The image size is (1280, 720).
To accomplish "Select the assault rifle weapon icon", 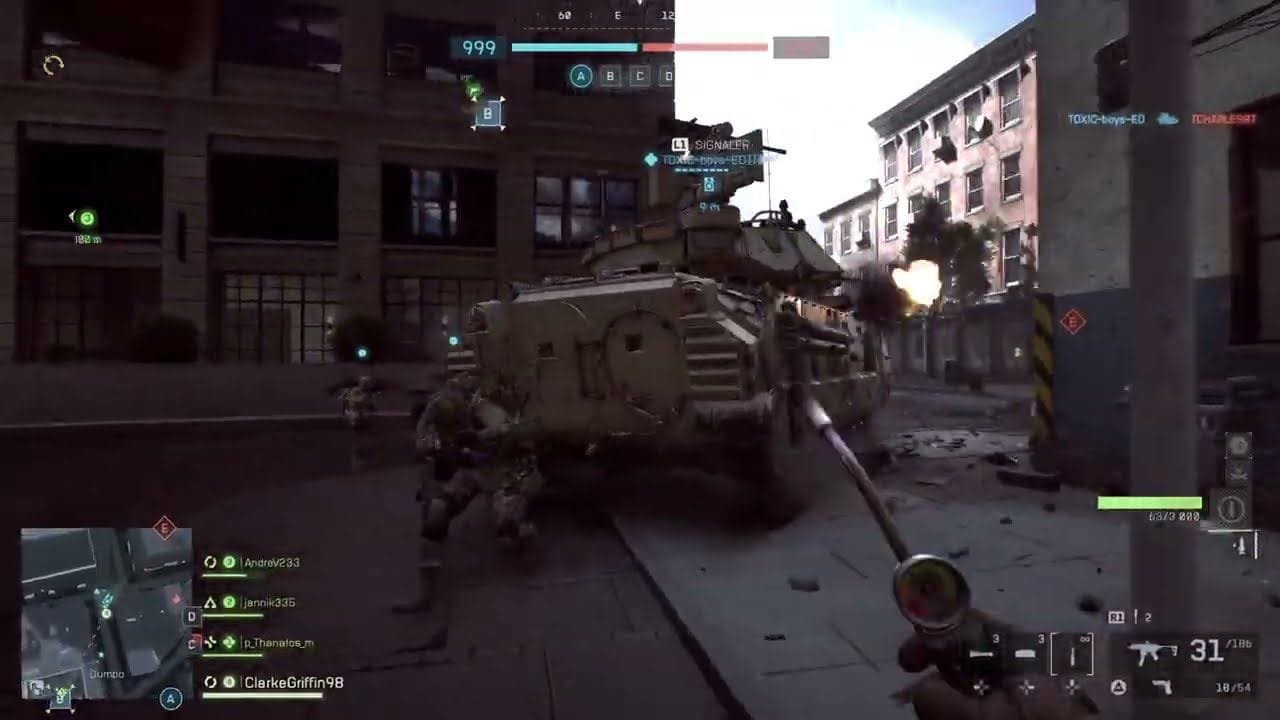I will click(x=1150, y=650).
